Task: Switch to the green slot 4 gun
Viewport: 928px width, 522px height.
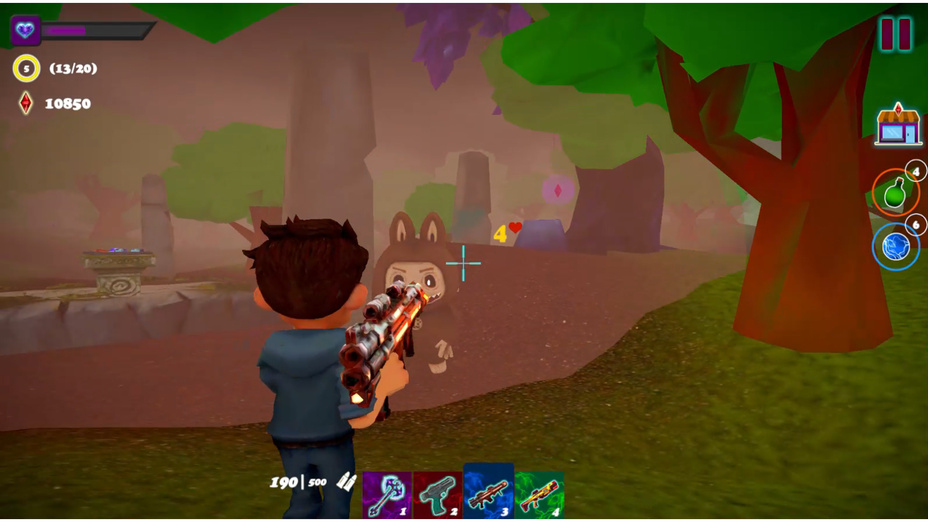Action: pyautogui.click(x=539, y=494)
